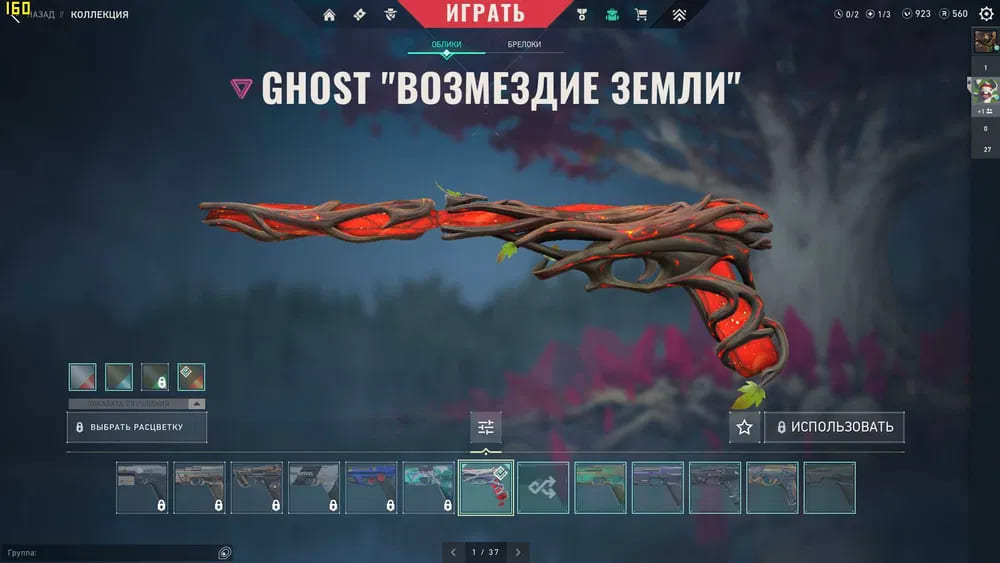1000x563 pixels.
Task: Open the store shopping cart icon
Action: (x=641, y=15)
